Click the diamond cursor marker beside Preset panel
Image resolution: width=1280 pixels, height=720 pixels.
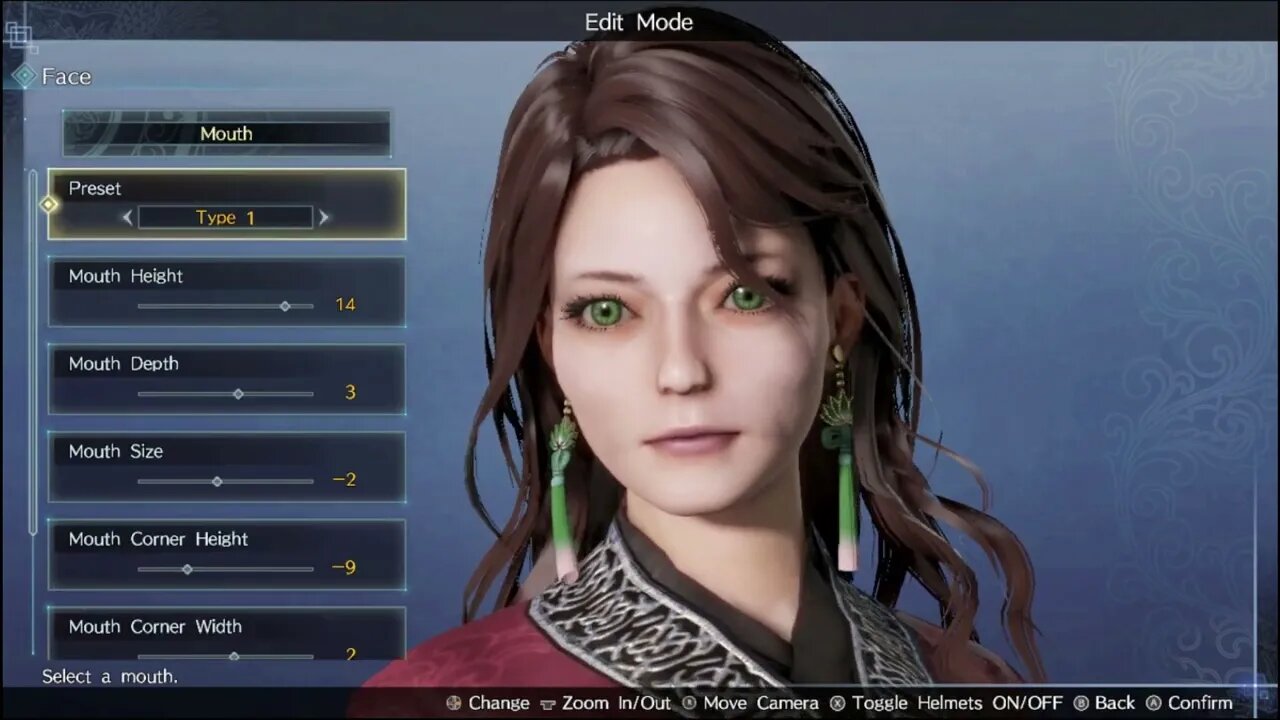click(x=47, y=204)
